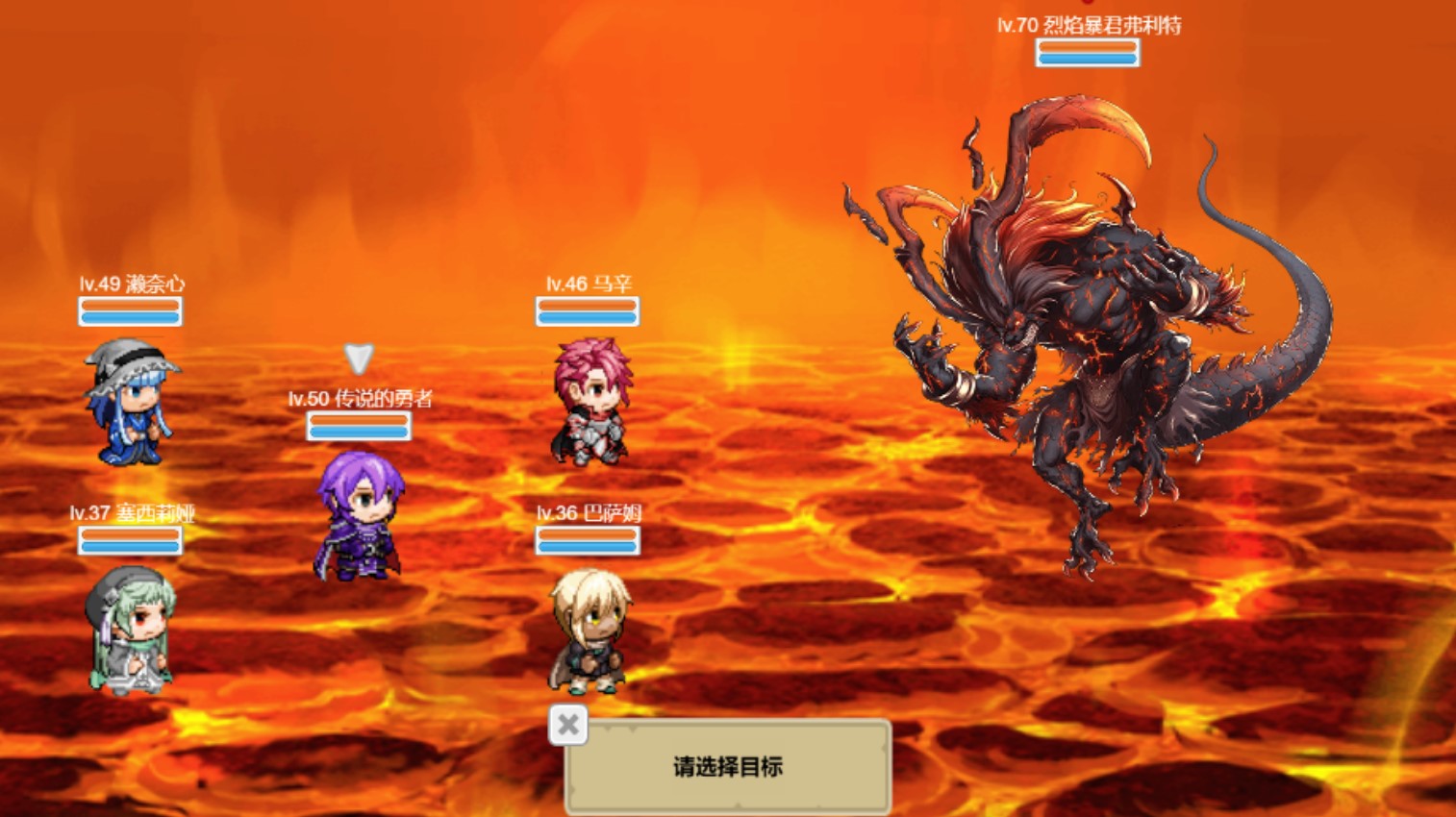1456x817 pixels.
Task: Click the purple-haired hero 传说的勇者 sprite
Action: coord(359,514)
